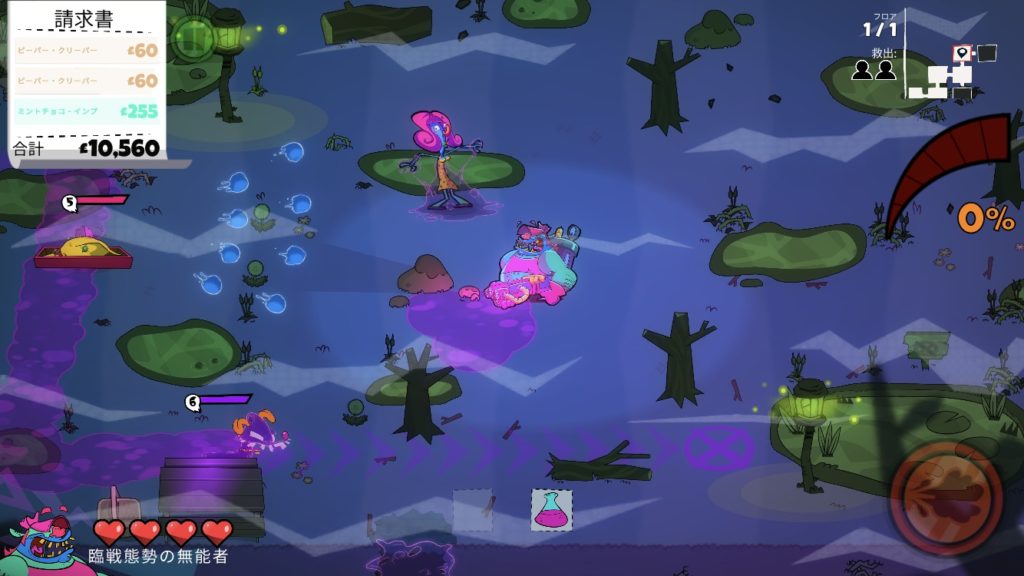Open the 請求書 invoice panel
The width and height of the screenshot is (1024, 576).
pyautogui.click(x=84, y=18)
